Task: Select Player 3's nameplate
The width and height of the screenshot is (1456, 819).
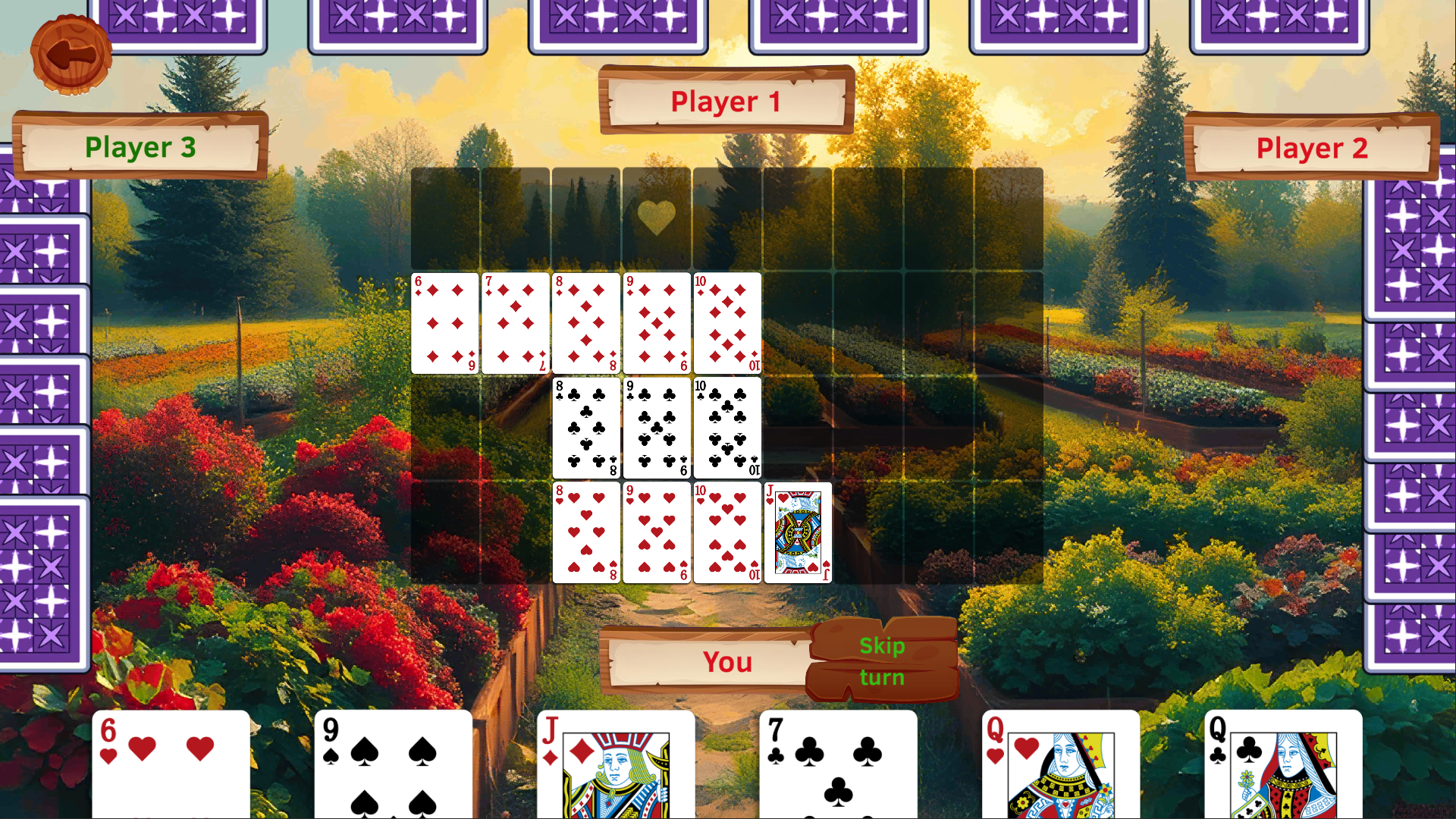Action: tap(140, 148)
